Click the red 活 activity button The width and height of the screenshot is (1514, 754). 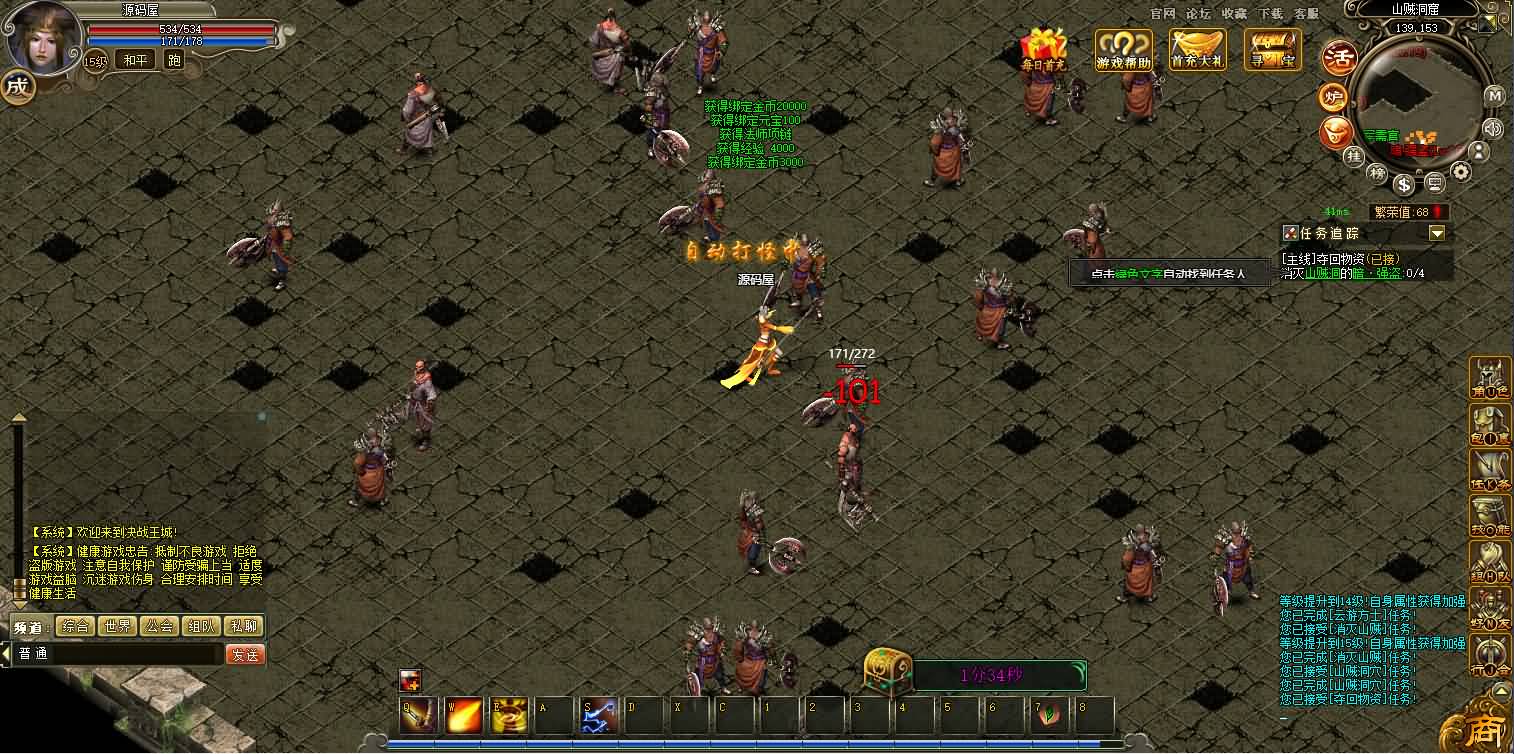[x=1338, y=58]
